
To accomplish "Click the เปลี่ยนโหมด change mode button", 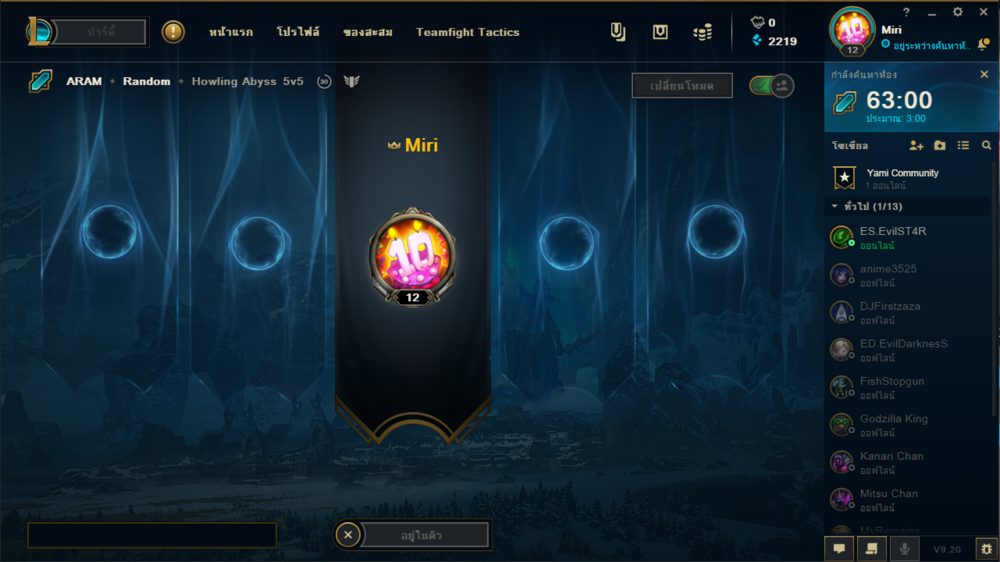I will [x=682, y=86].
